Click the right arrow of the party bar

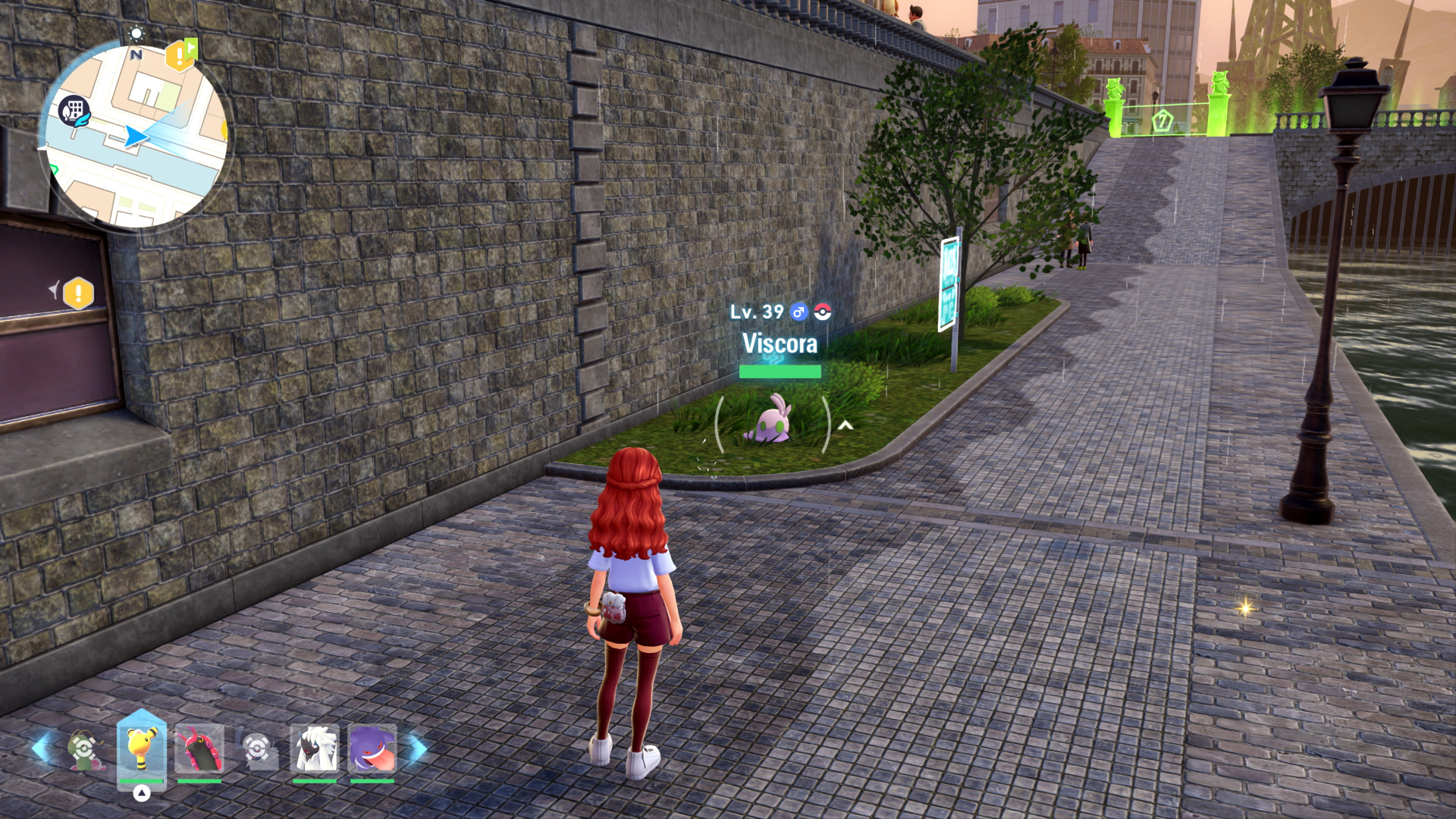[416, 749]
